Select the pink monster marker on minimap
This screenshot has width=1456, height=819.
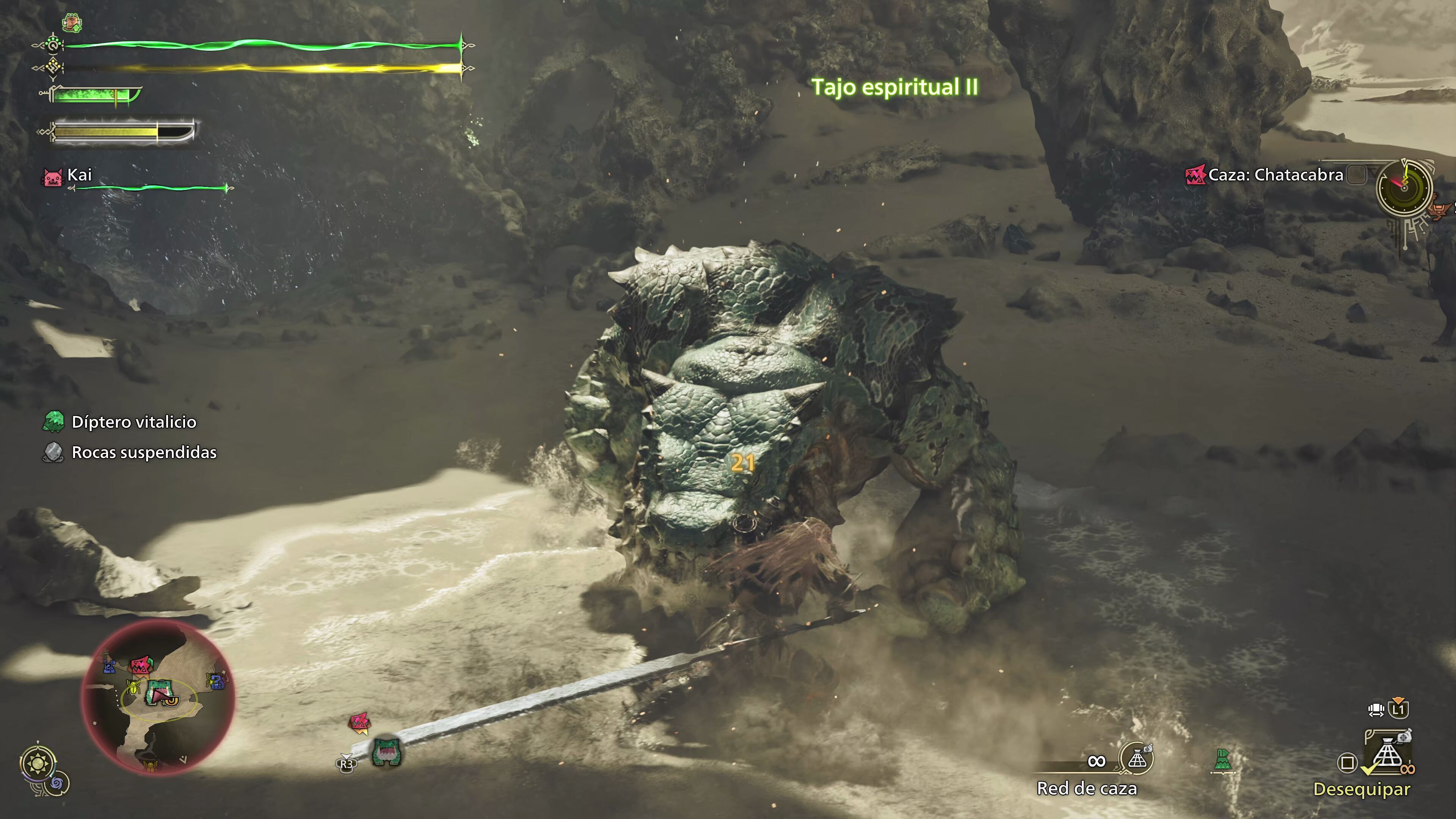(x=141, y=665)
